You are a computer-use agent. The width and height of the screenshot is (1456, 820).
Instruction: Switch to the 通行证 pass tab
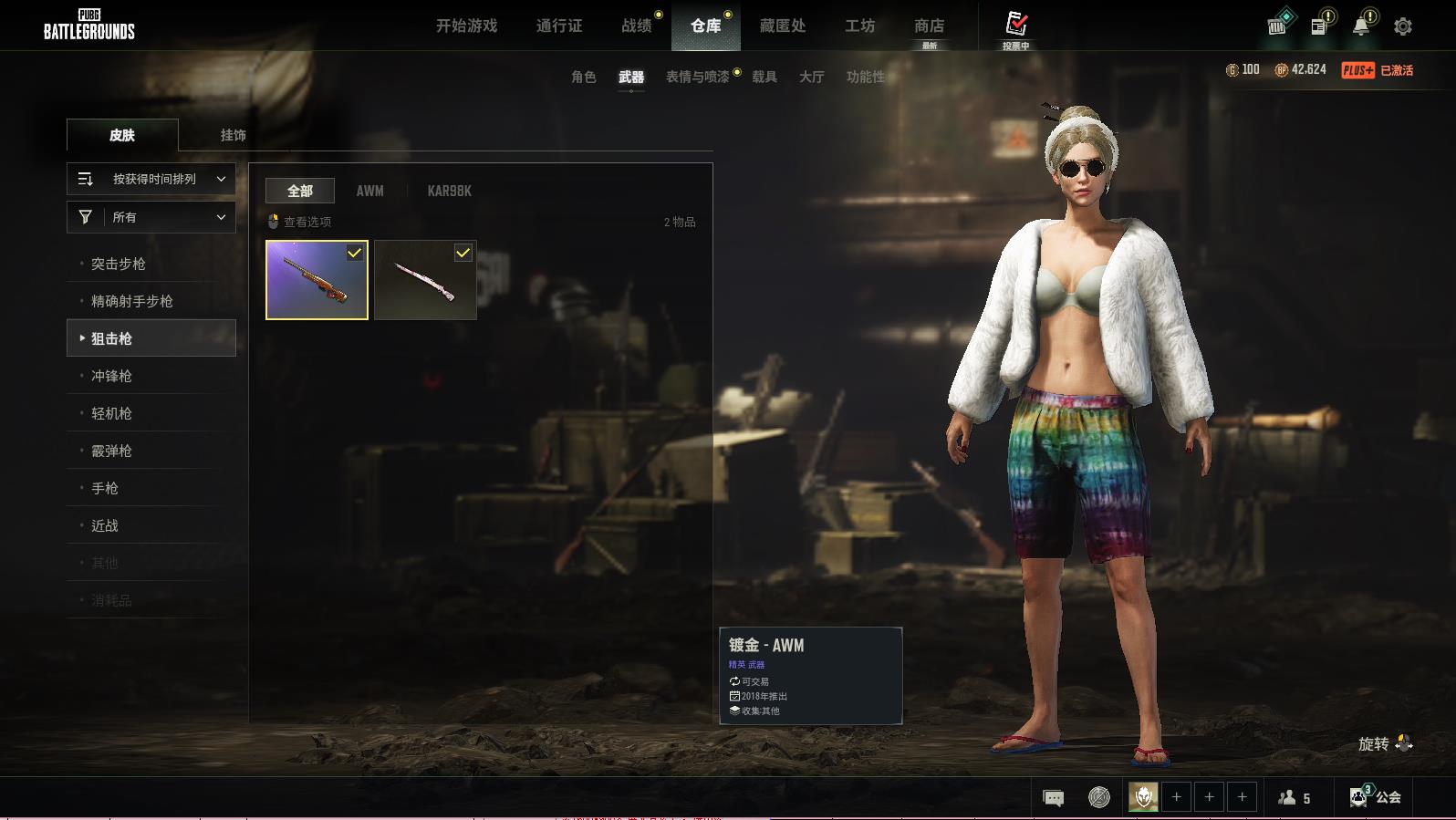(x=559, y=26)
